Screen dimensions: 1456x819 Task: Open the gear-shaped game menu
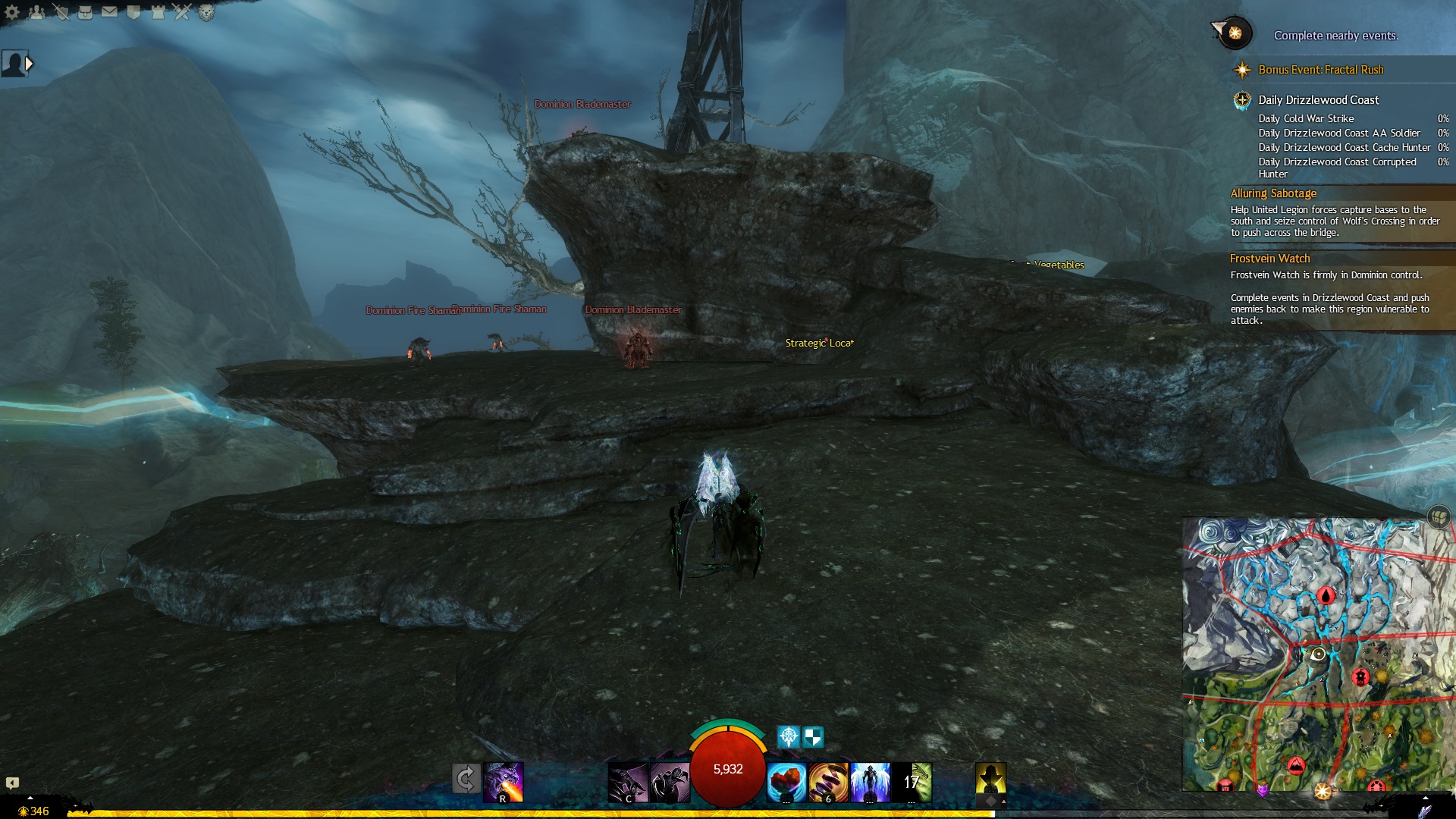pyautogui.click(x=12, y=12)
